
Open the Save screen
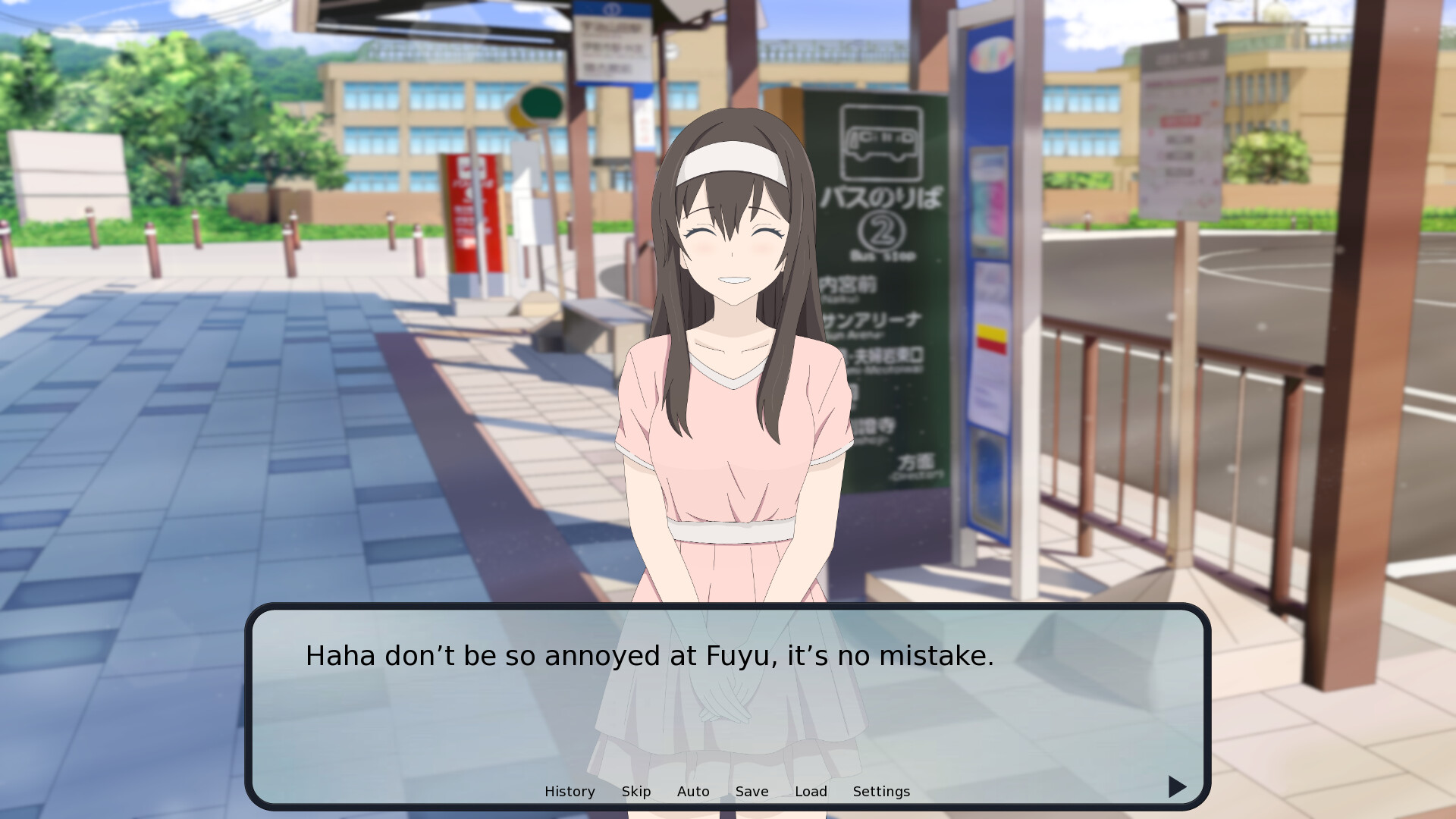point(752,792)
